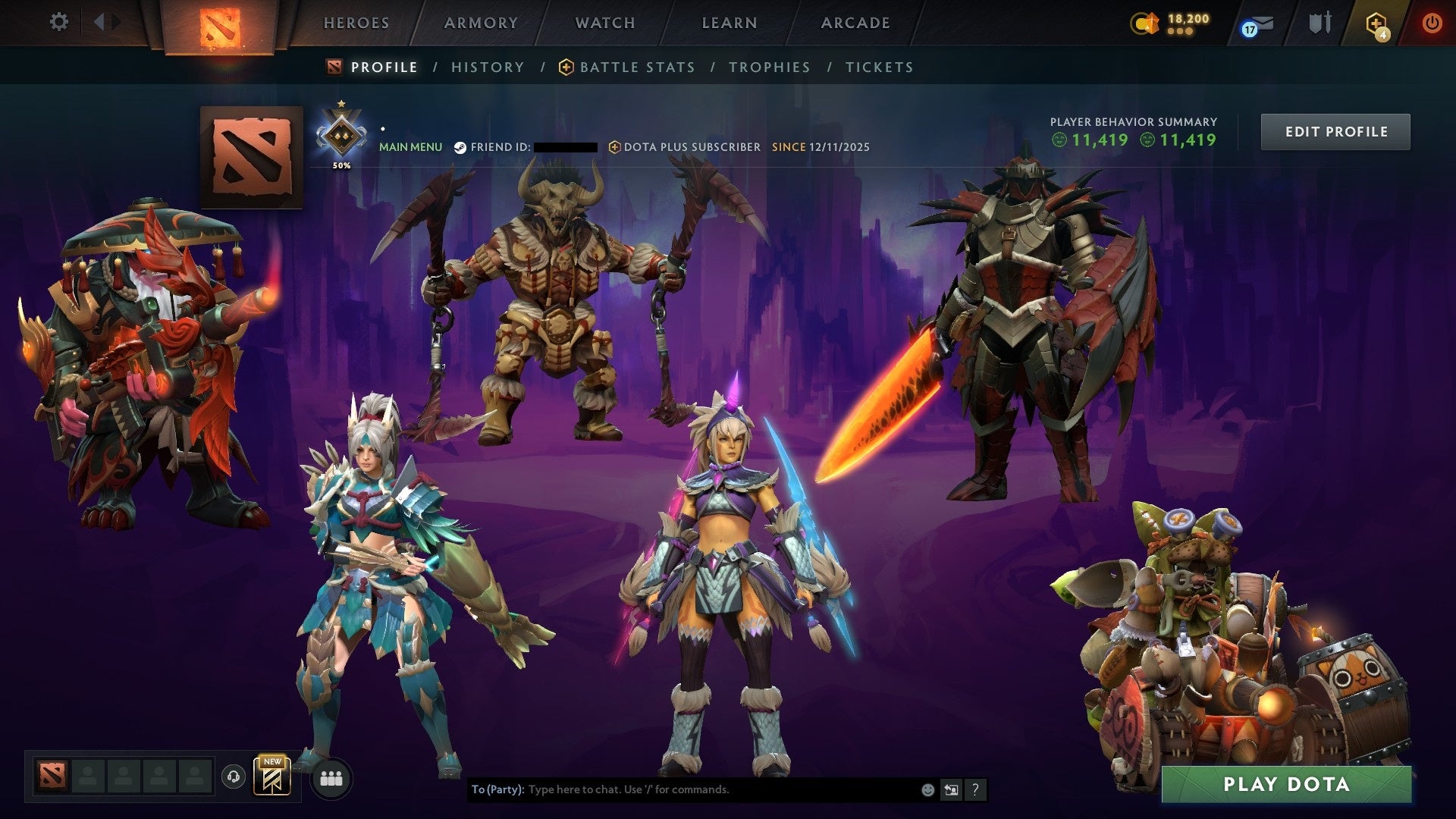Open the armory shield and sword icon

[x=1319, y=23]
